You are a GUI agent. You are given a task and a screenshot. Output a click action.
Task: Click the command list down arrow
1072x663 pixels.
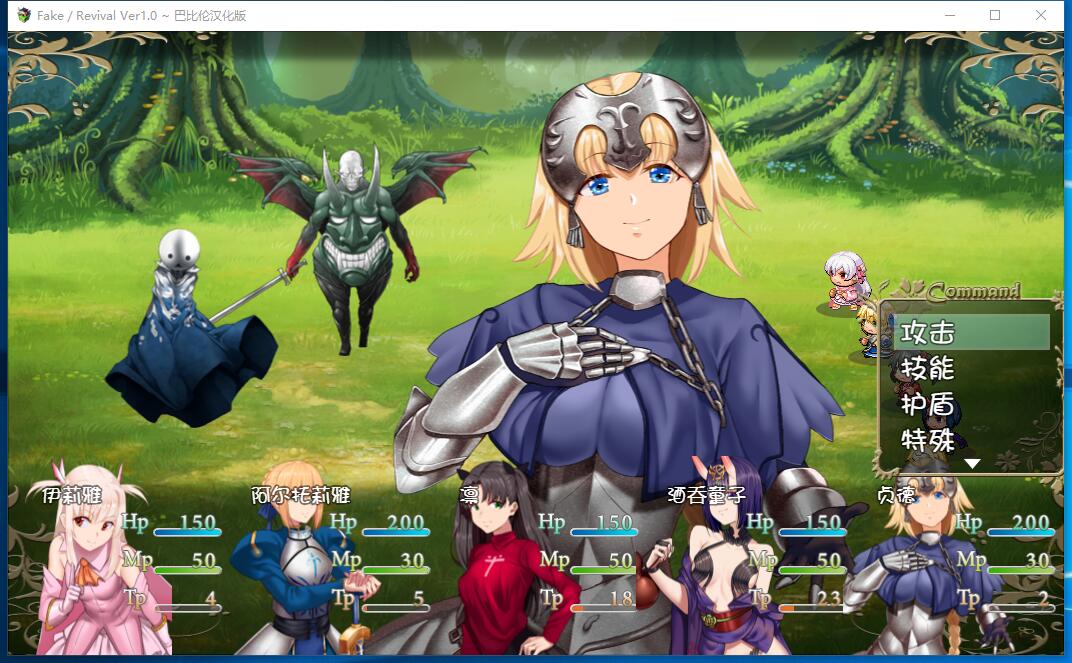[971, 464]
